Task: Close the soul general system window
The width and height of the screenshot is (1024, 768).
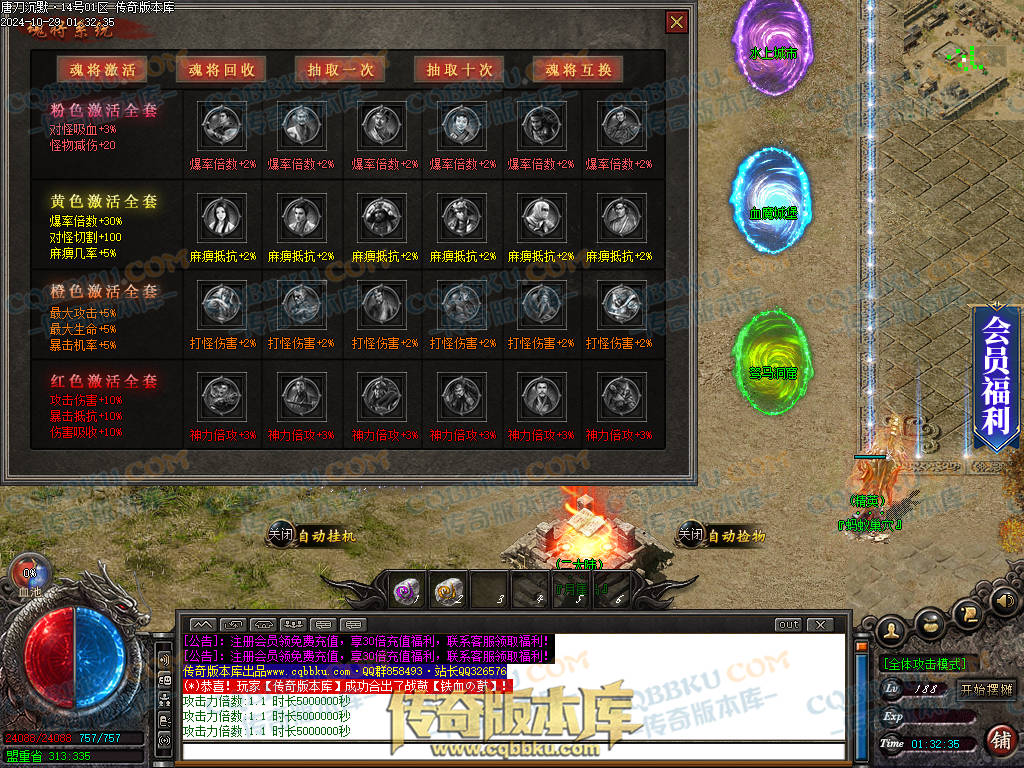Action: (677, 22)
